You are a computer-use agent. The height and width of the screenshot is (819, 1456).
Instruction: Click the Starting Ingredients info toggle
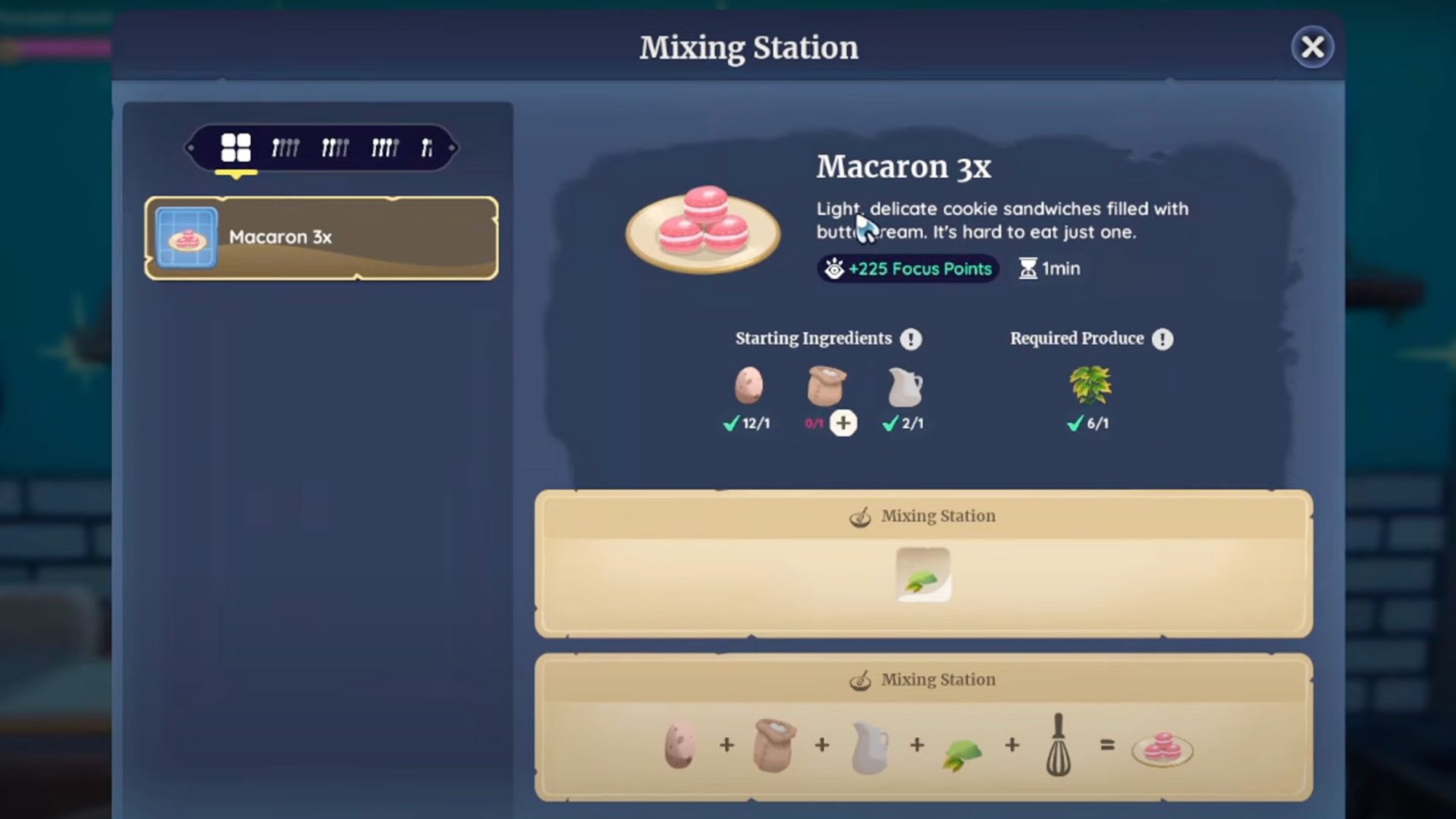click(x=912, y=339)
